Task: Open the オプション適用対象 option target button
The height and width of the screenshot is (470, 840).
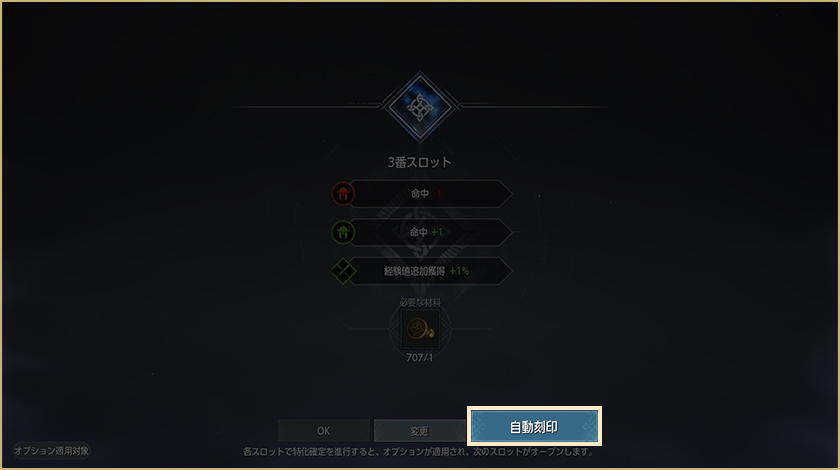Action: pyautogui.click(x=52, y=451)
